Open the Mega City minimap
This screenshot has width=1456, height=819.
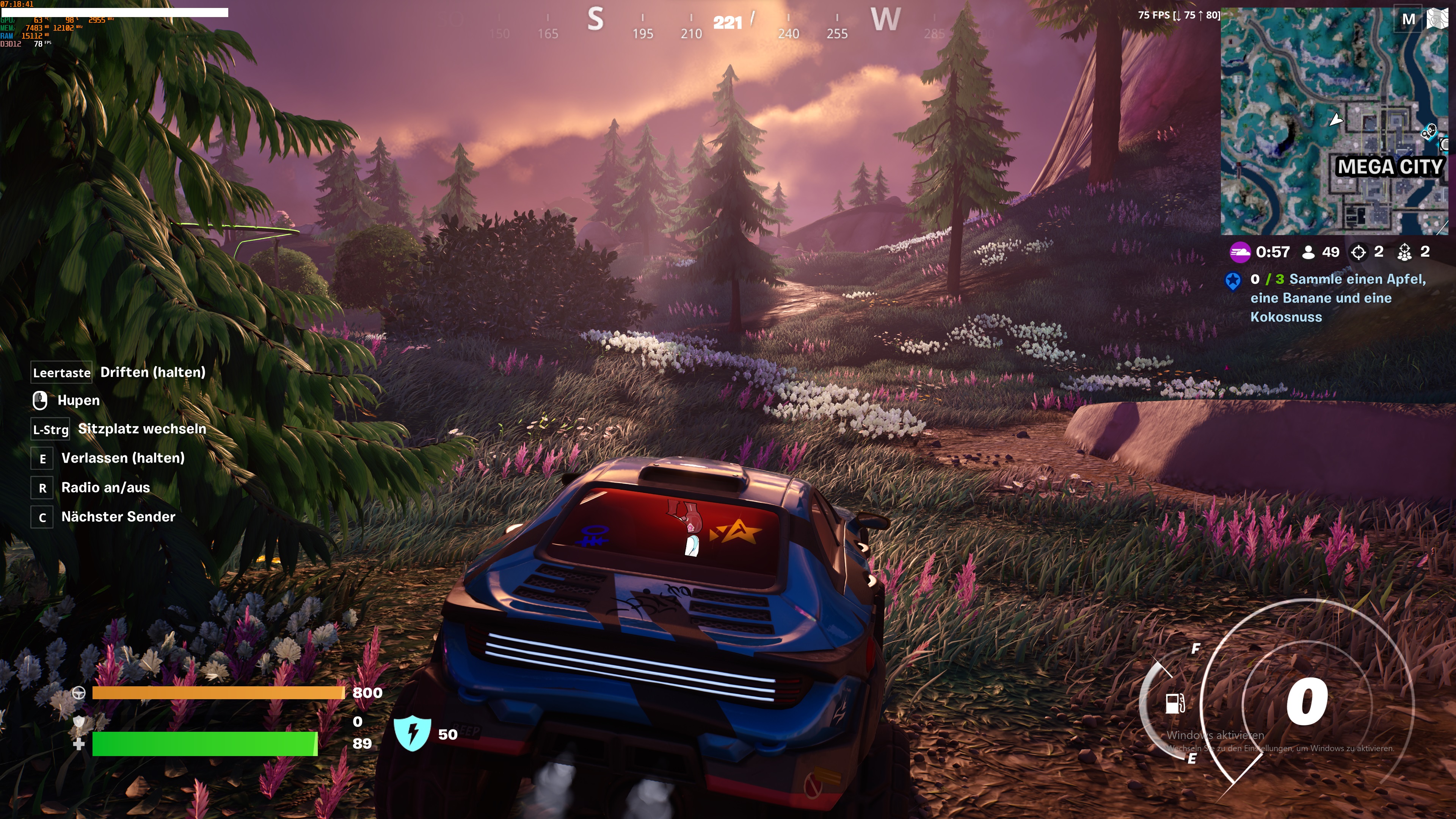click(1334, 121)
